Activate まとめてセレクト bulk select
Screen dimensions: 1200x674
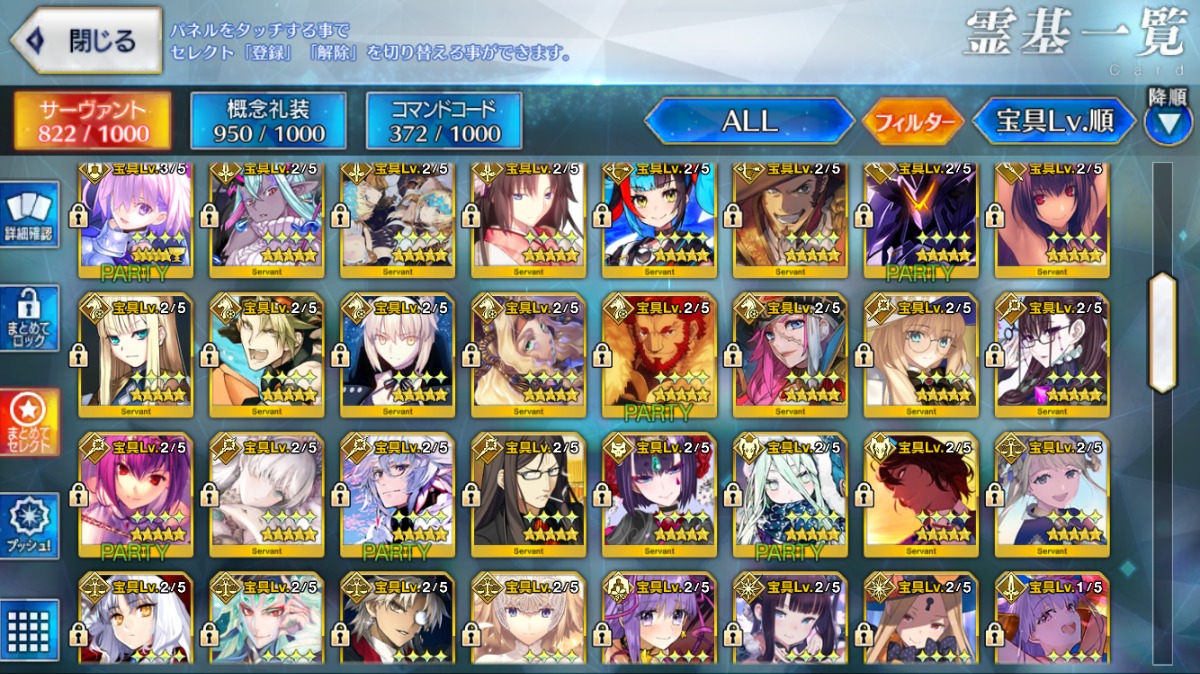[x=30, y=422]
